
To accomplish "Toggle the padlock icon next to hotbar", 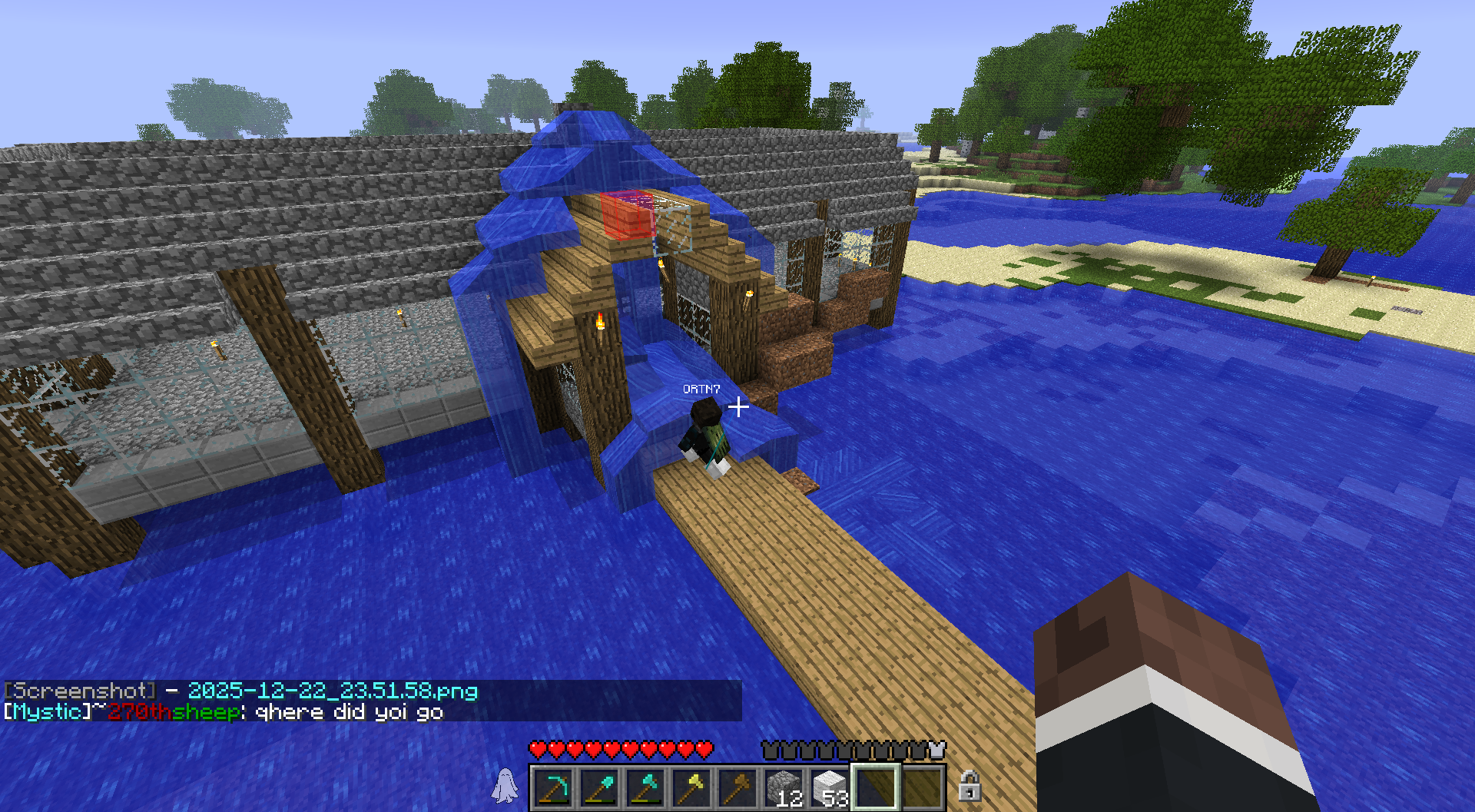I will click(970, 786).
